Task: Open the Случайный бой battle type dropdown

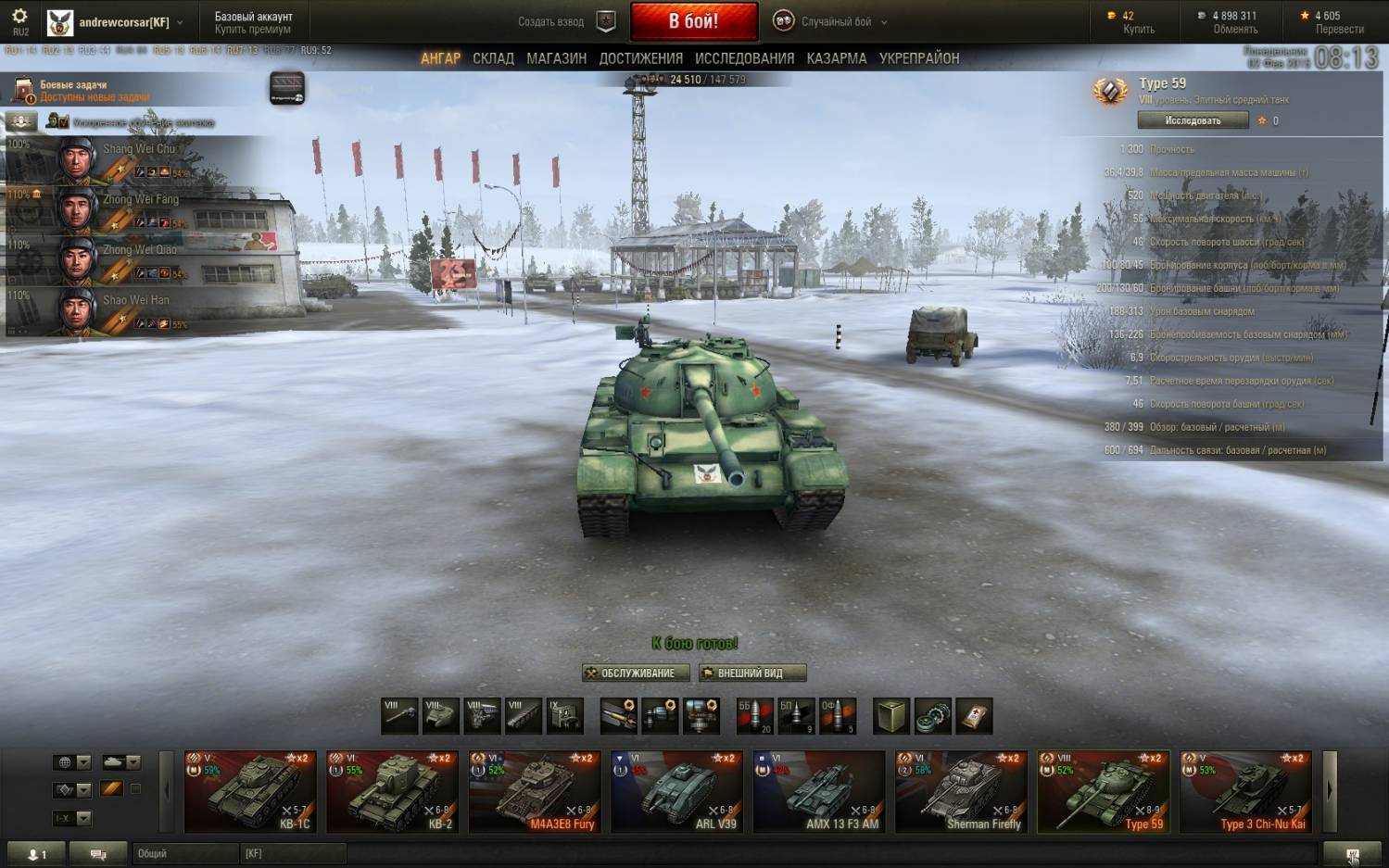Action: (835, 21)
